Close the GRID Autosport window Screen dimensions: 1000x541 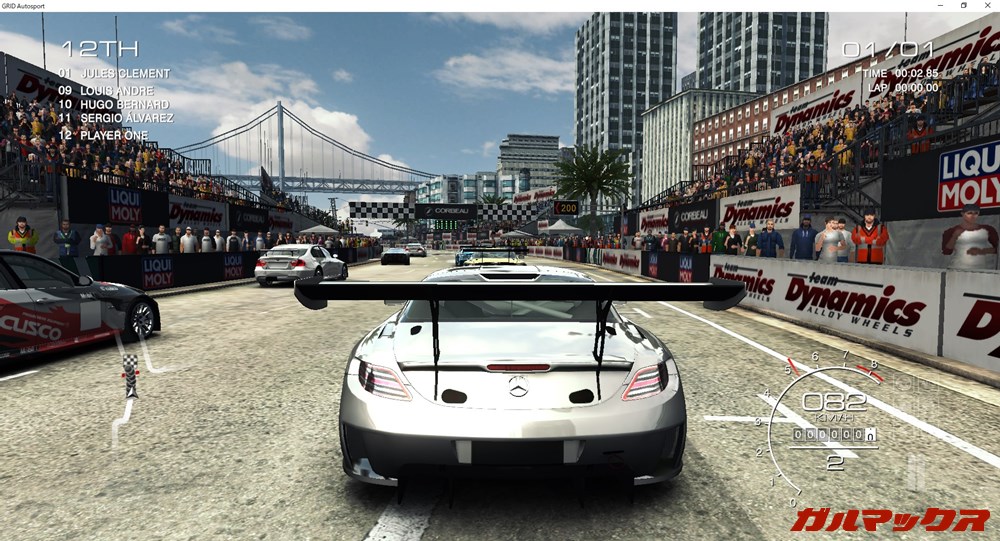coord(988,5)
